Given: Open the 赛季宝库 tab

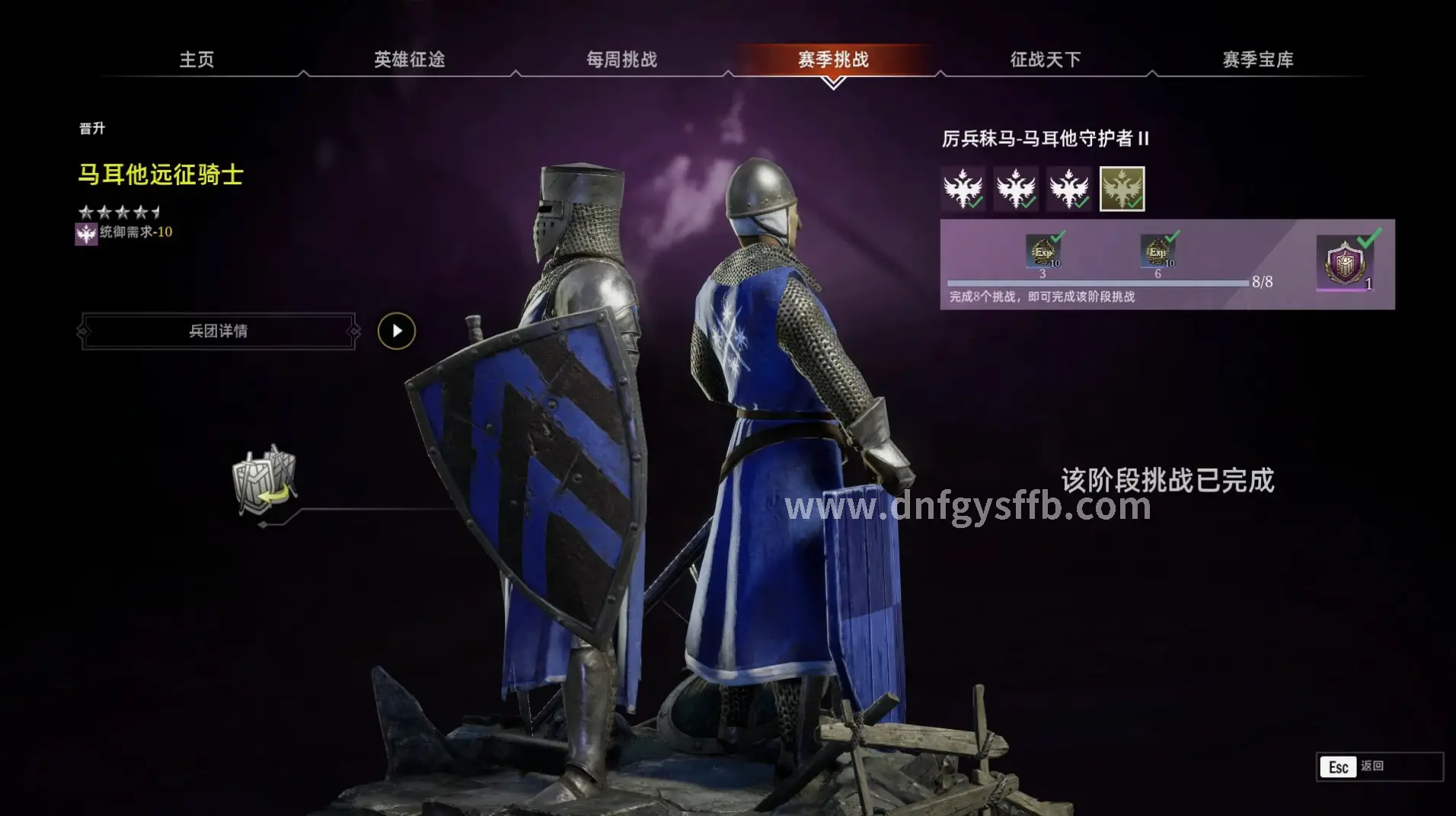Looking at the screenshot, I should click(1257, 59).
